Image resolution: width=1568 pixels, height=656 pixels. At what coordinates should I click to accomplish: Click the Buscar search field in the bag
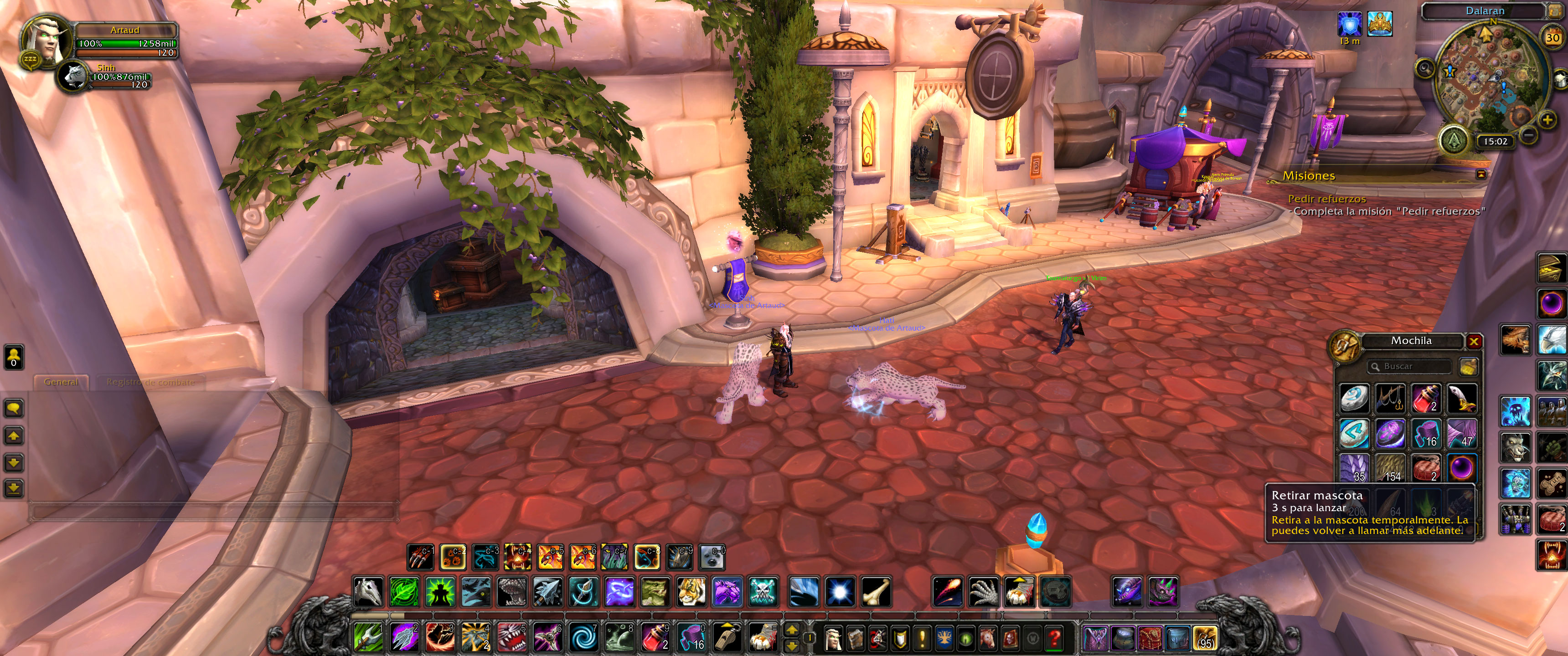[x=1409, y=366]
